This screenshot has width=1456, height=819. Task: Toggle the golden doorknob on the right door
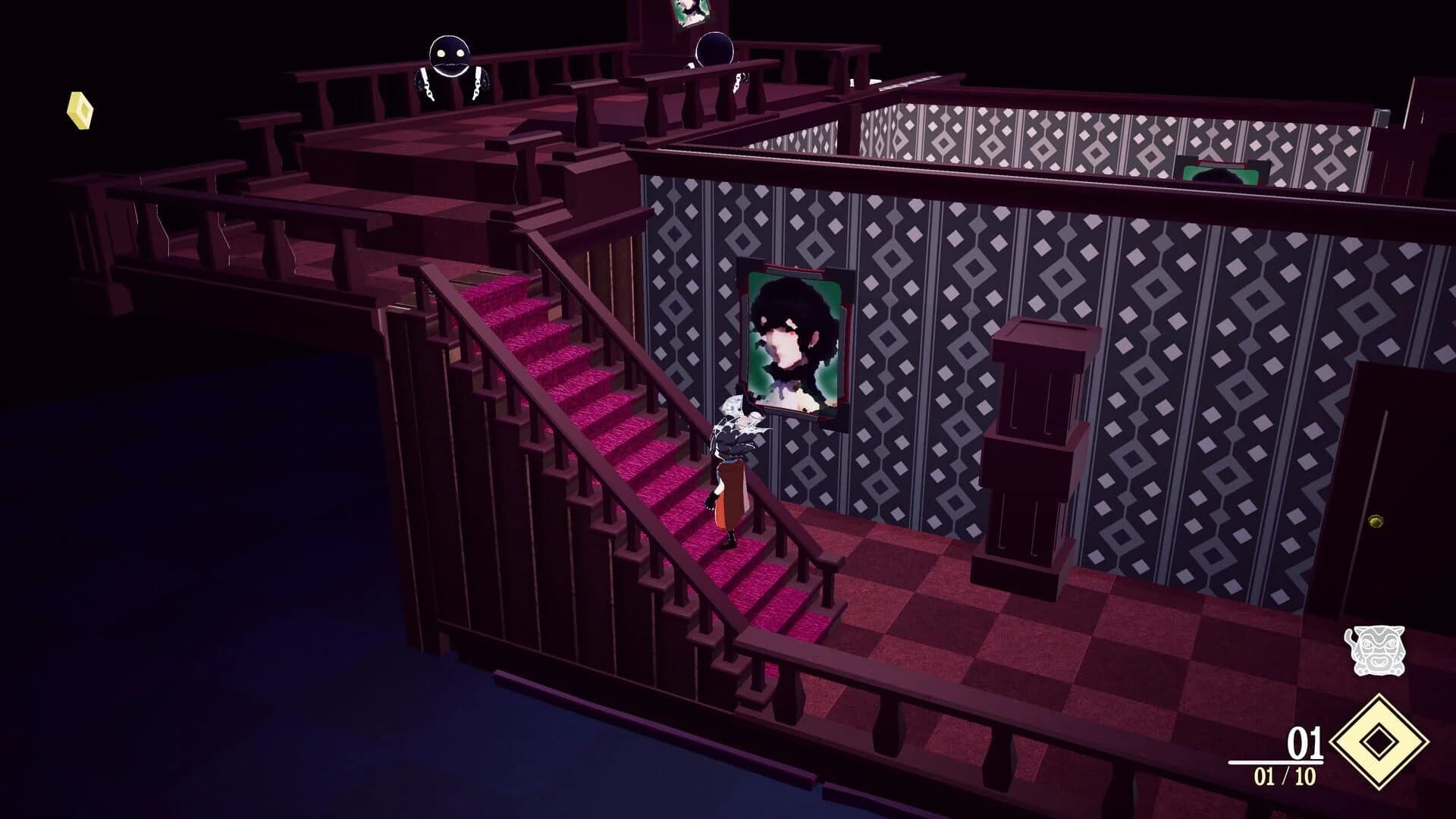[x=1376, y=520]
